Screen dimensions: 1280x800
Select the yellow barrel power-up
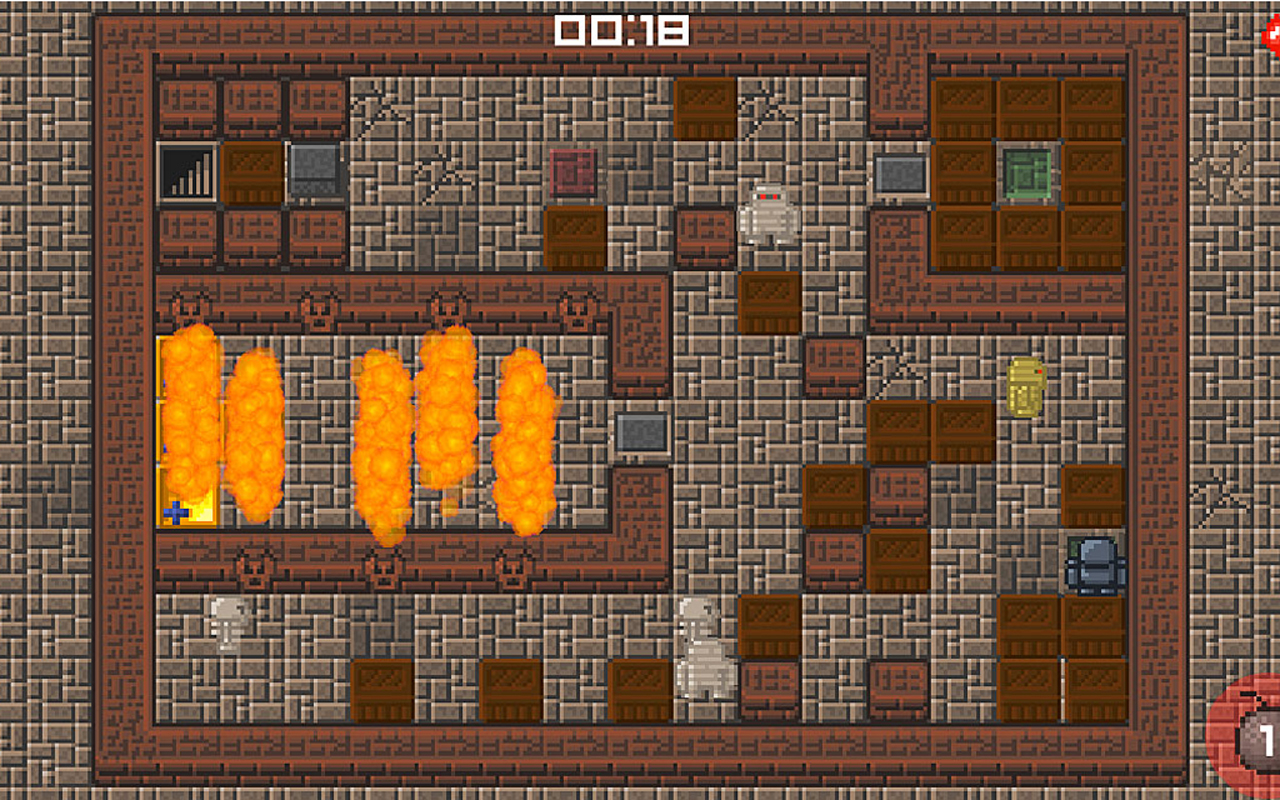tap(1022, 385)
